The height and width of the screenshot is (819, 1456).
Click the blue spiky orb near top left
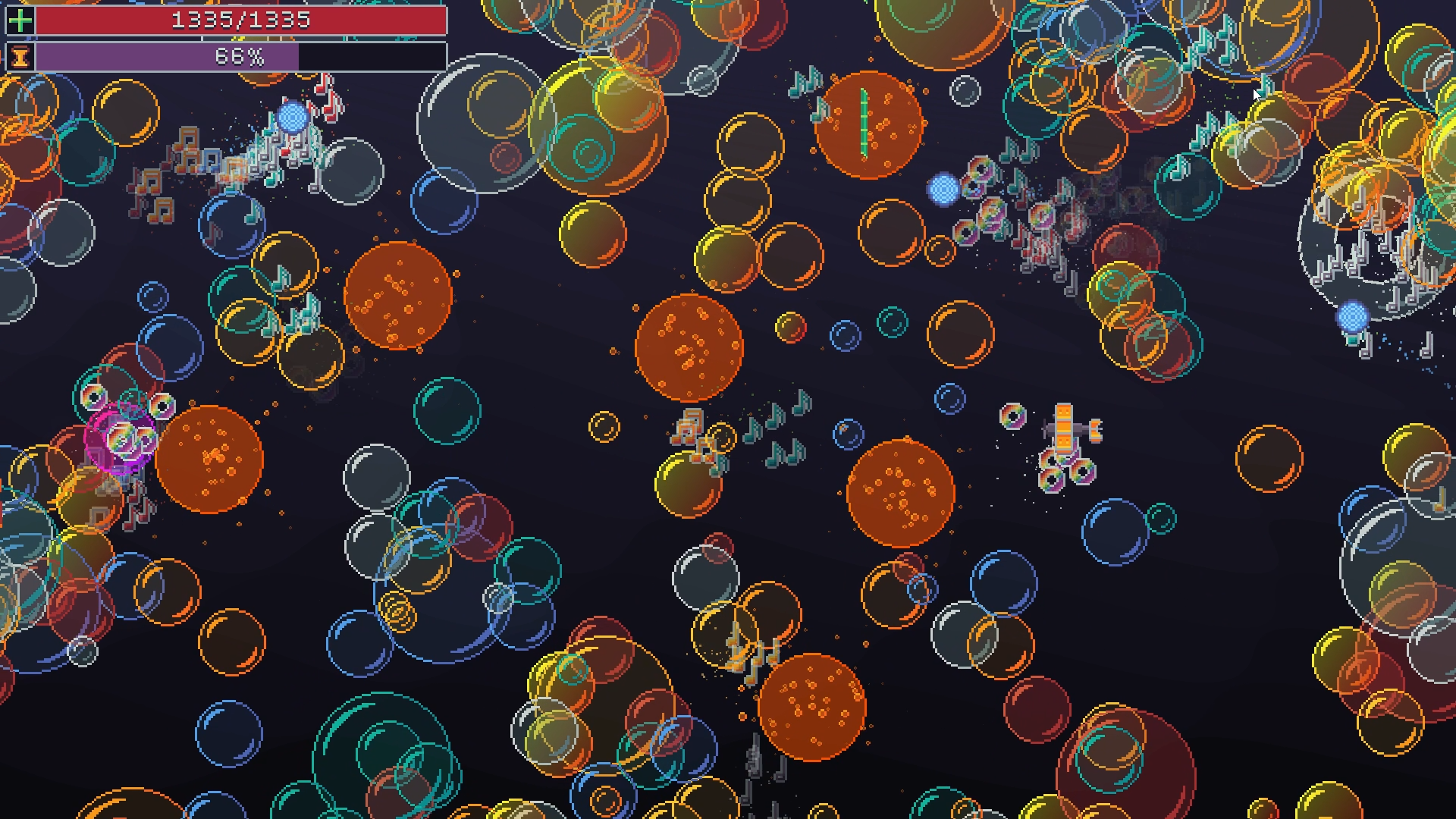pyautogui.click(x=290, y=118)
